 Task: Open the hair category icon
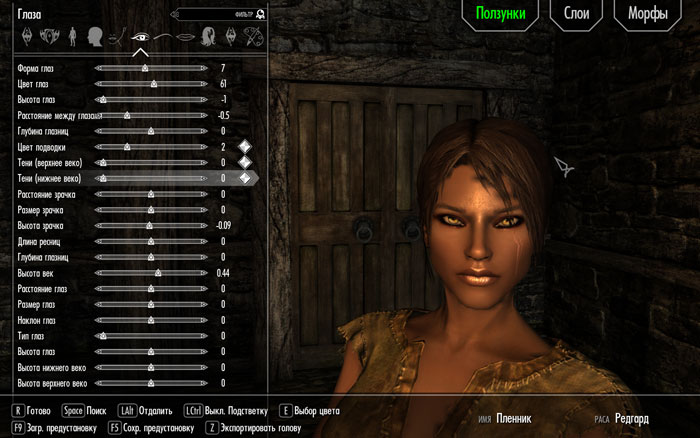click(x=209, y=37)
